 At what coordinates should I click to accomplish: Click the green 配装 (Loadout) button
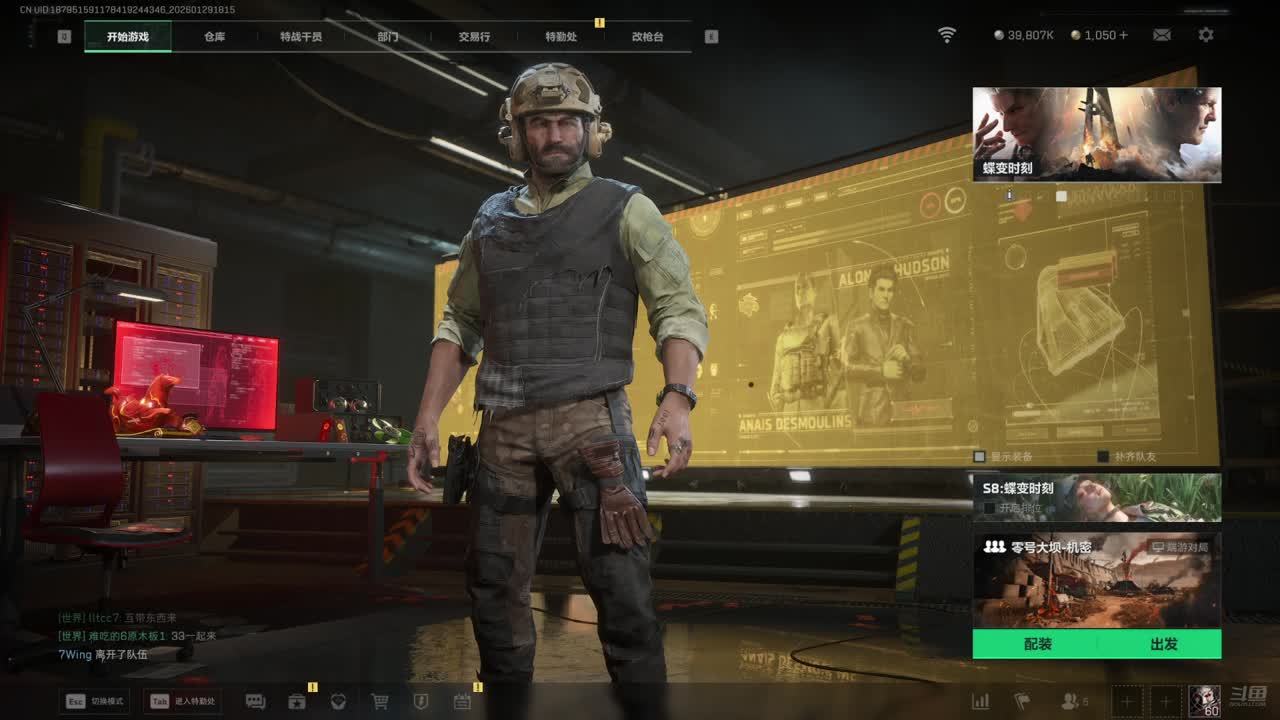1037,644
